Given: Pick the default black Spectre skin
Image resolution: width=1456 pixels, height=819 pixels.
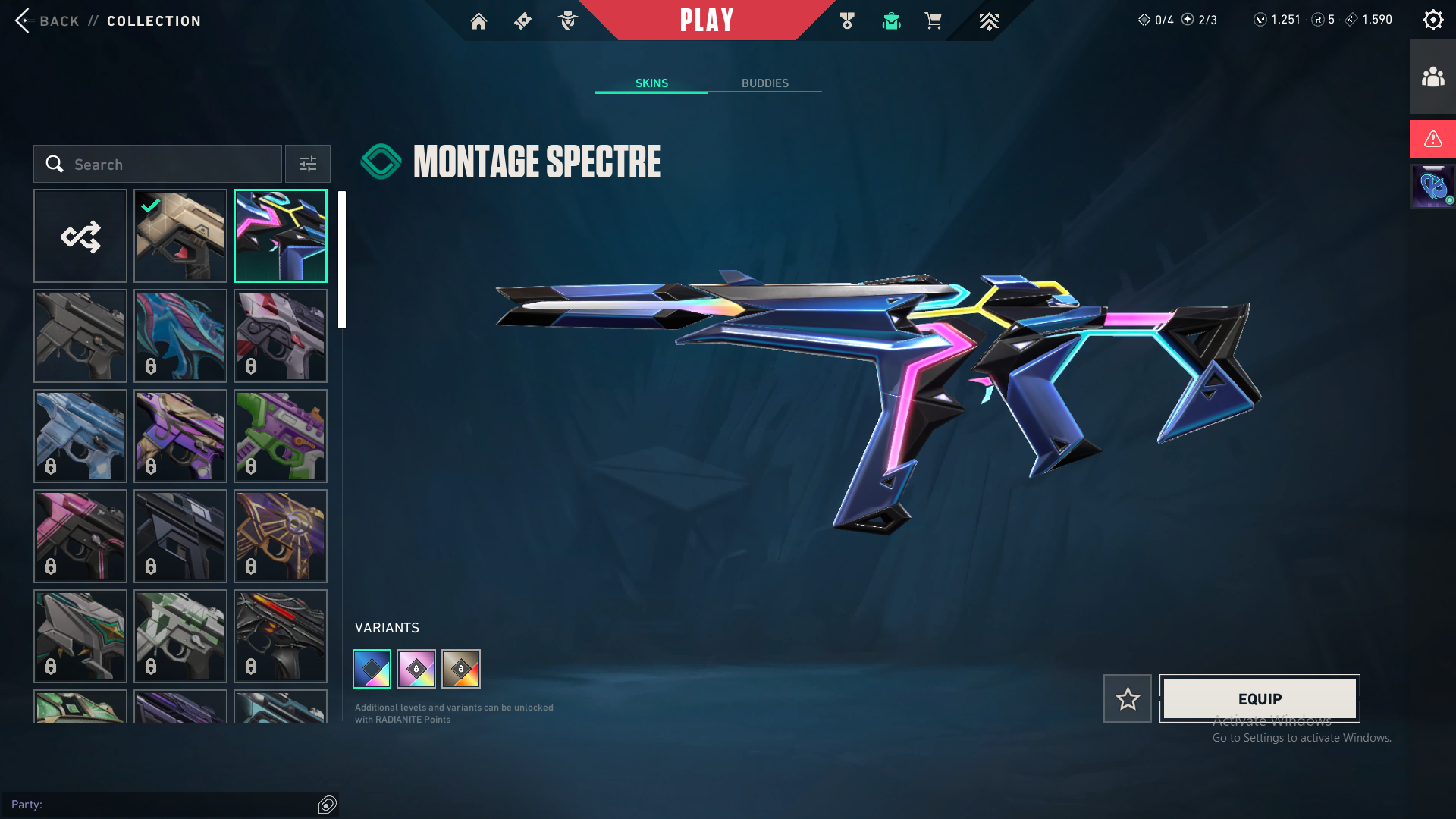Looking at the screenshot, I should 80,336.
